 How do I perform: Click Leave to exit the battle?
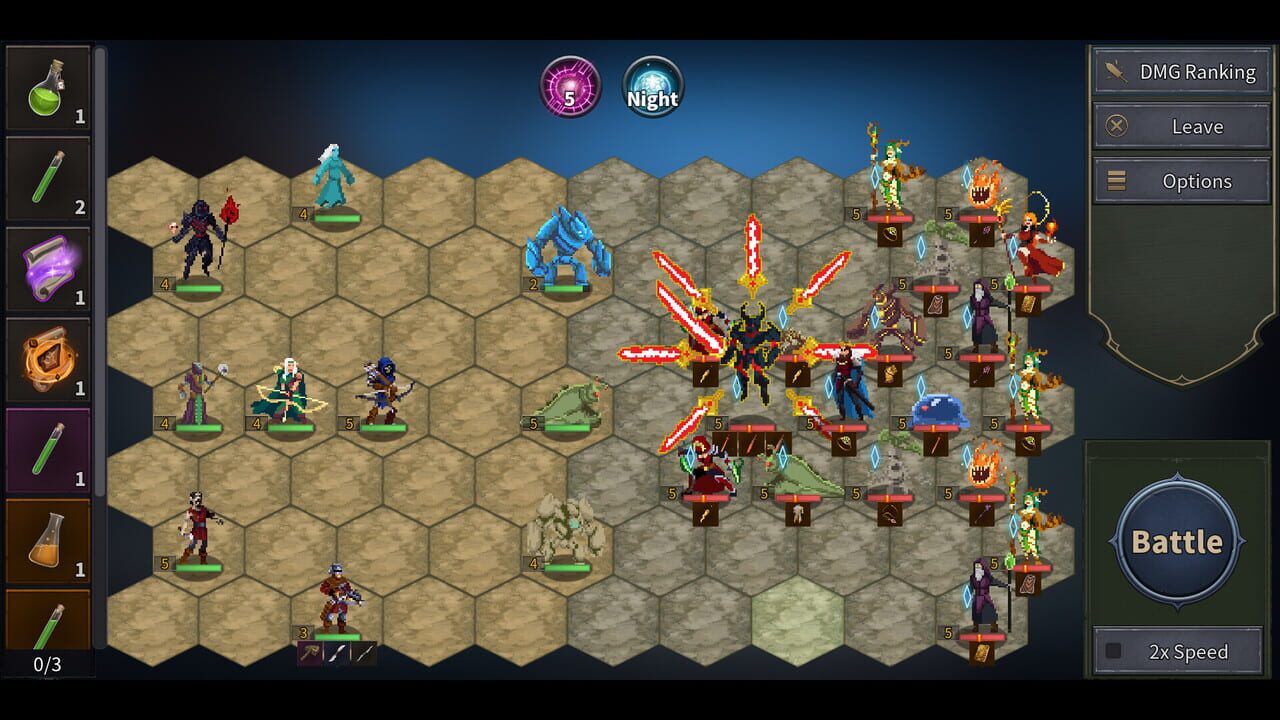coord(1180,126)
